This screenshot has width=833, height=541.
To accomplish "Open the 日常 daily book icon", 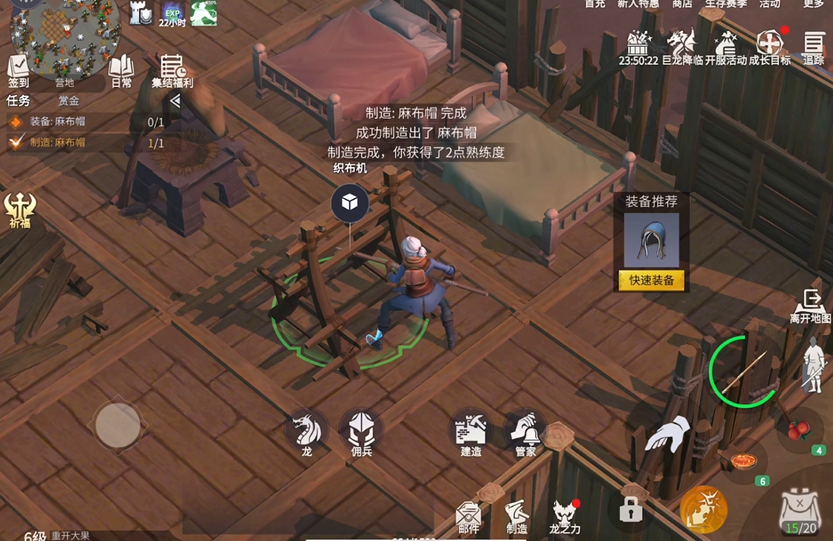I will coord(121,71).
